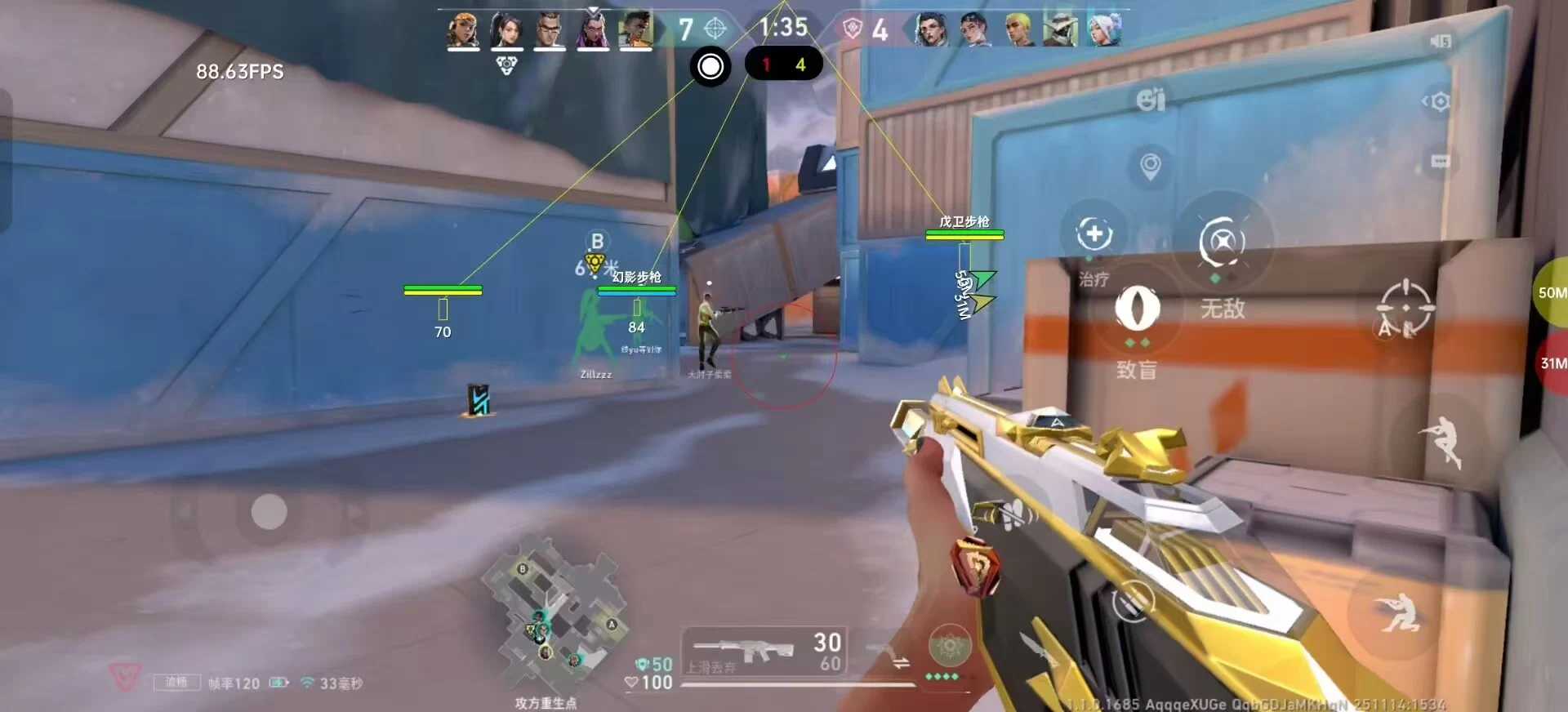Toggle the walk footsteps icon

(1013, 513)
